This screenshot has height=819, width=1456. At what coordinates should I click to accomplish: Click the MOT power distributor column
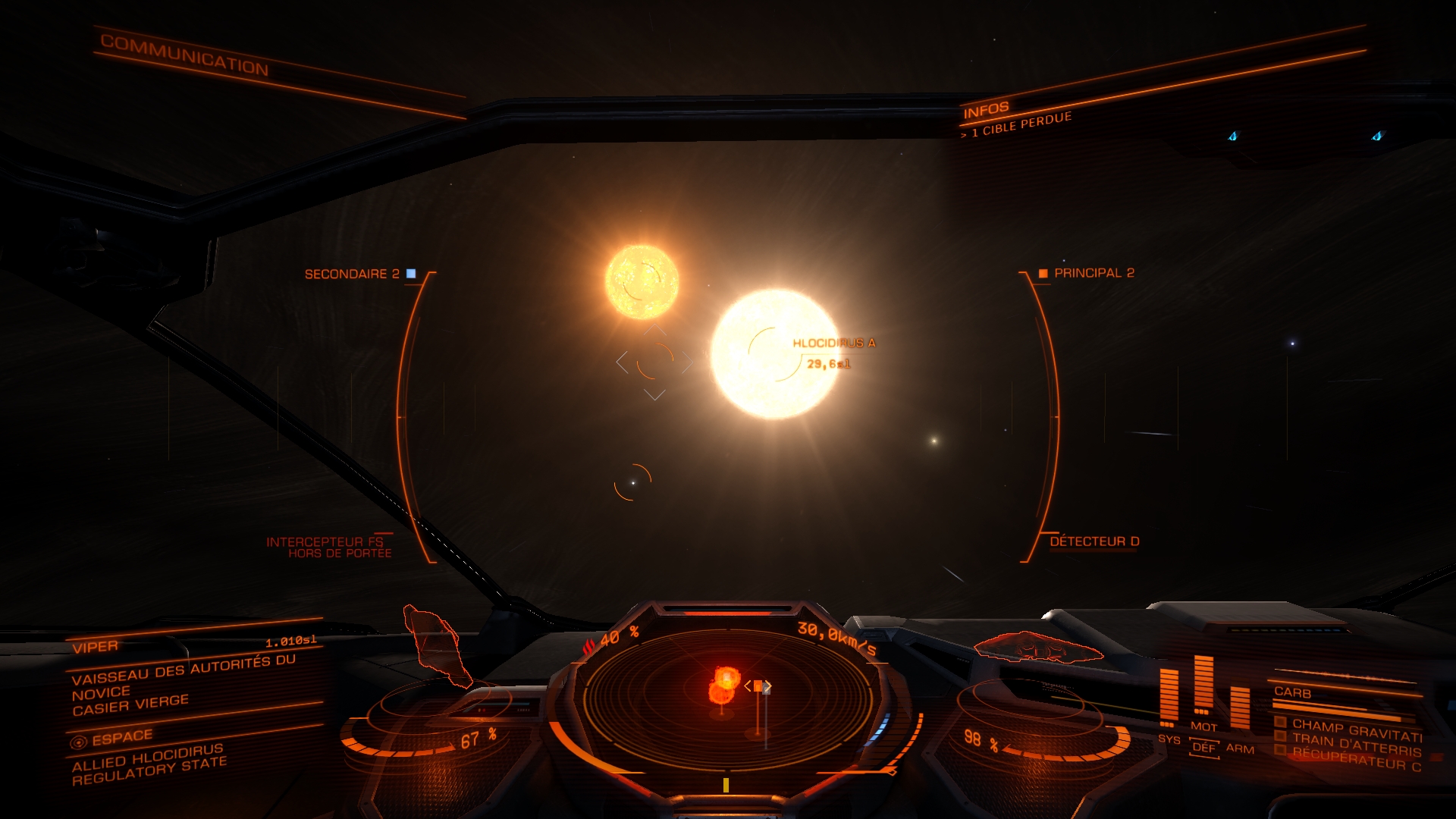pos(1203,686)
